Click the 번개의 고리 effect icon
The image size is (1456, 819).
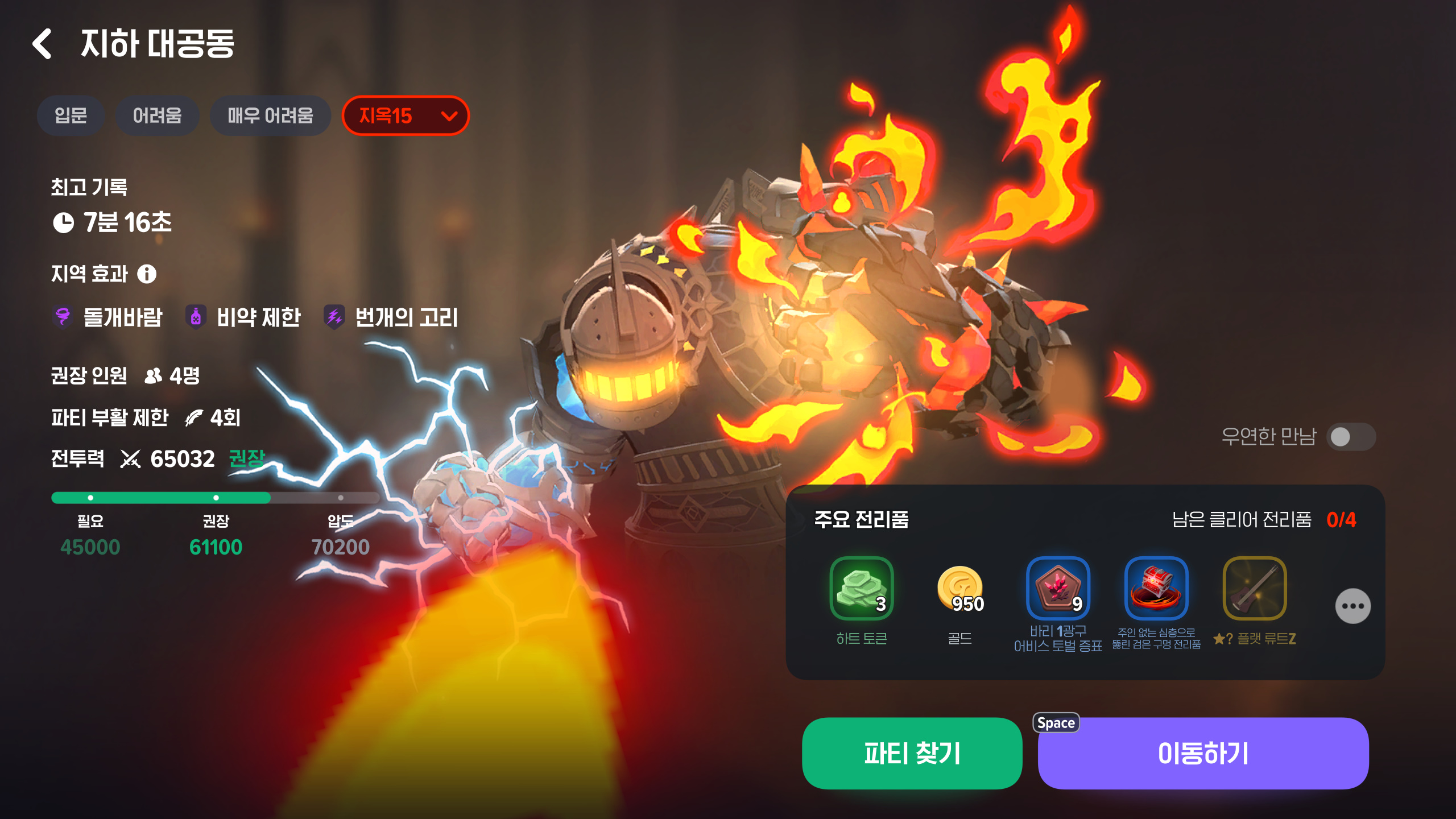(x=334, y=317)
